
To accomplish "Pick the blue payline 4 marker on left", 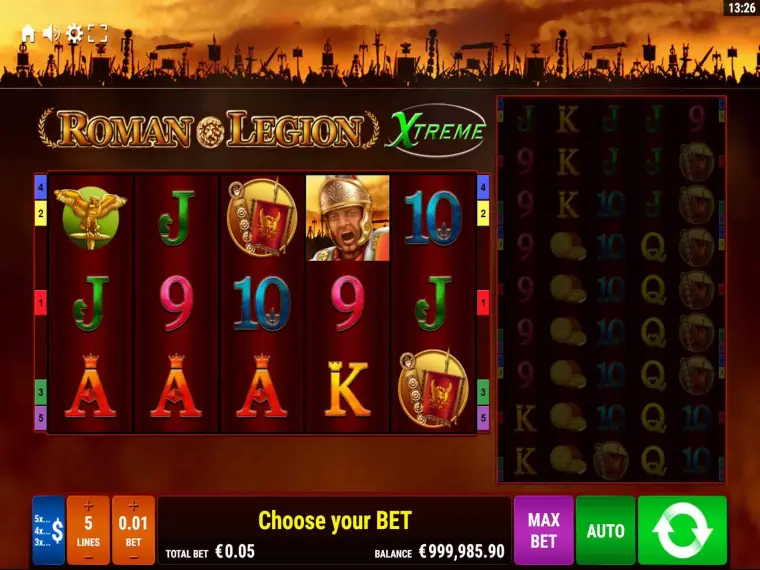I will coord(41,187).
